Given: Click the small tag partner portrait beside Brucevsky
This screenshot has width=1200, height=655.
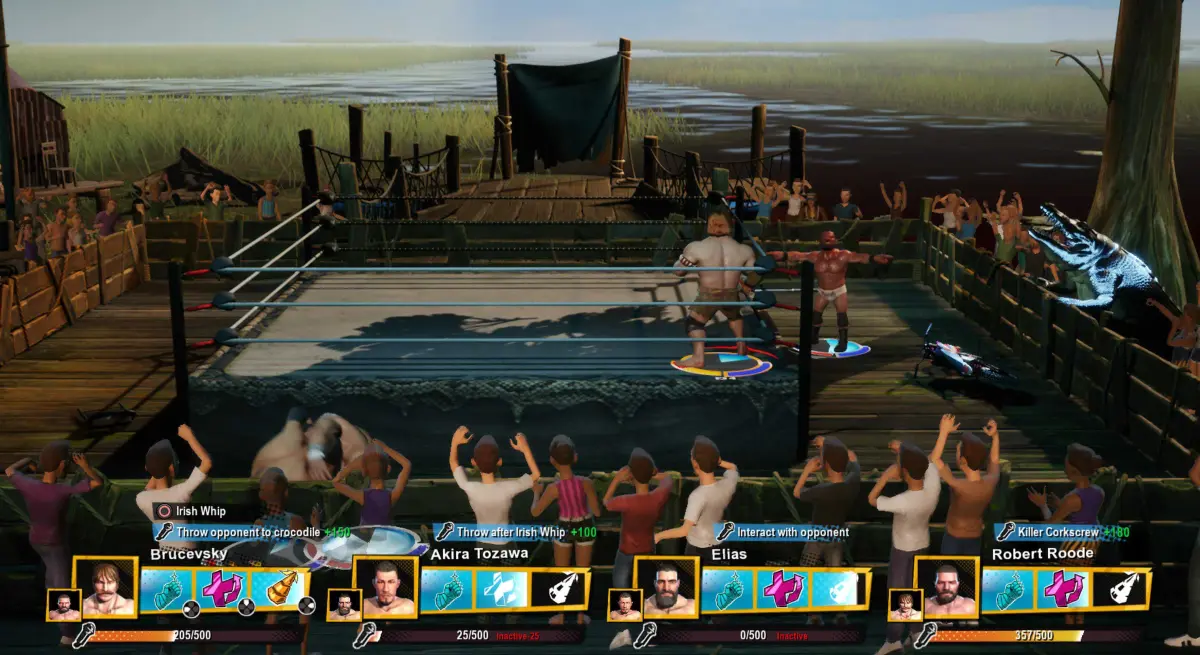Looking at the screenshot, I should pyautogui.click(x=63, y=604).
